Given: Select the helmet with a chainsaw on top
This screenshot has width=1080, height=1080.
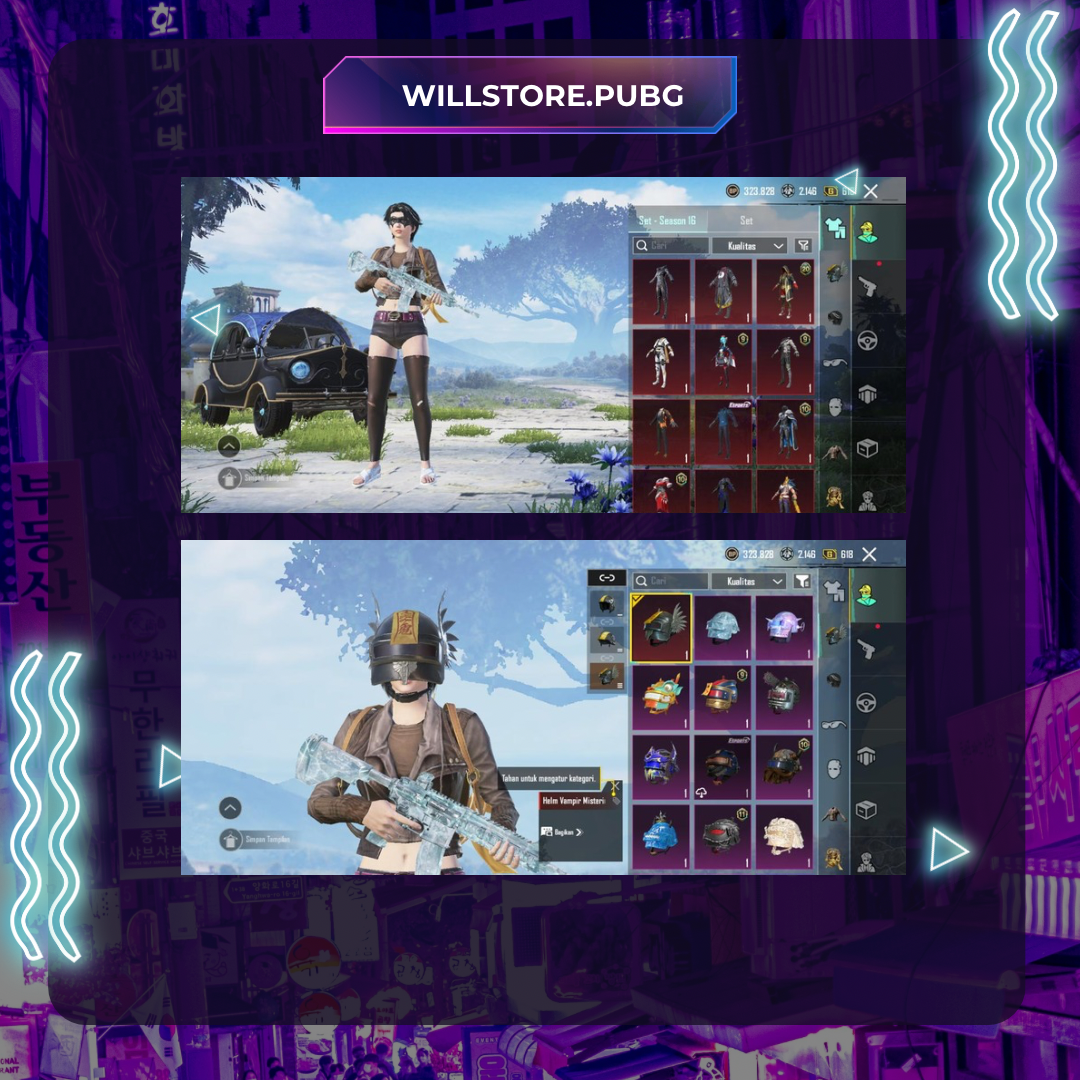Looking at the screenshot, I should pyautogui.click(x=785, y=697).
